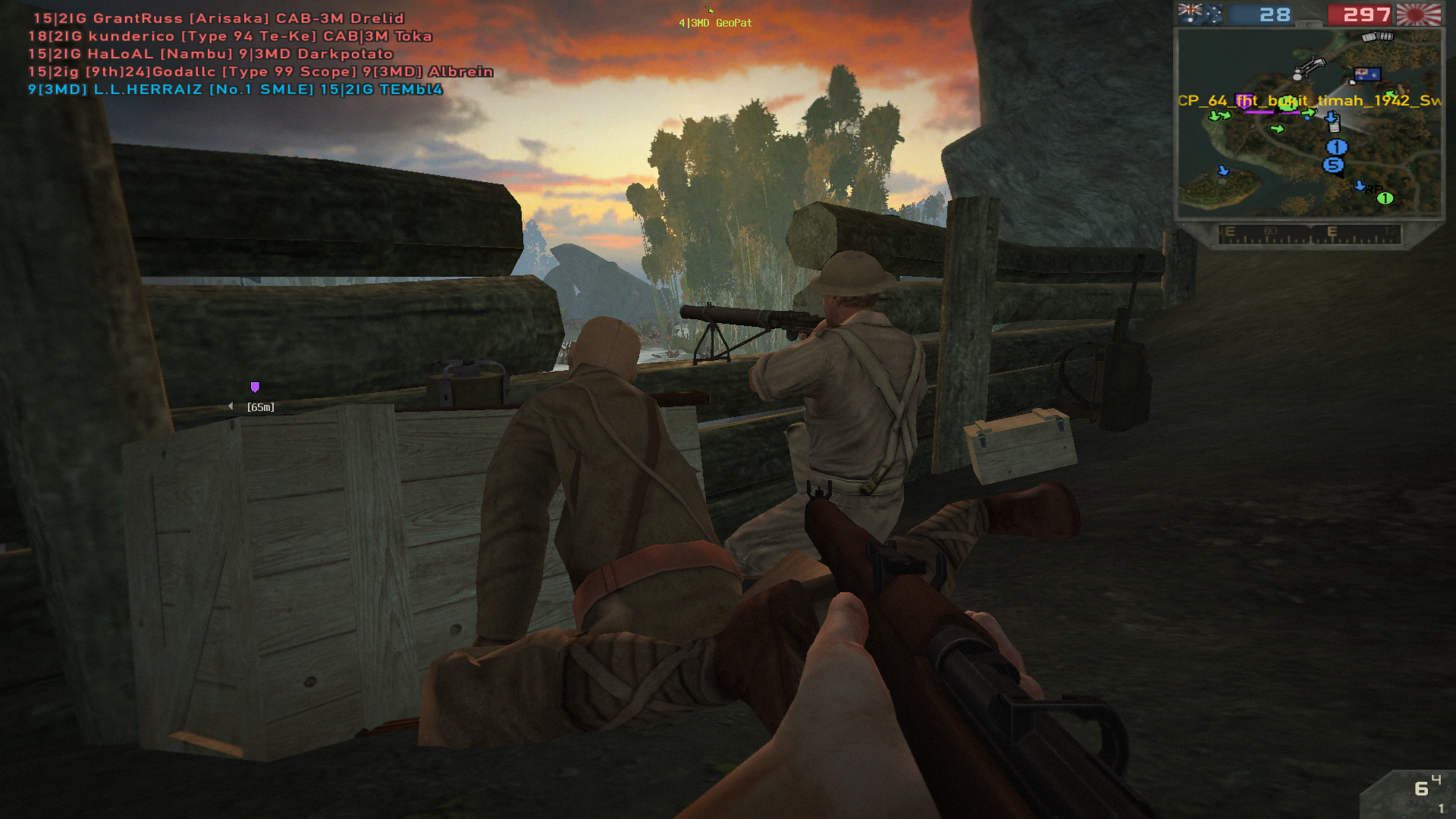
Task: Click the compass strip below the minimap
Action: 1309,234
